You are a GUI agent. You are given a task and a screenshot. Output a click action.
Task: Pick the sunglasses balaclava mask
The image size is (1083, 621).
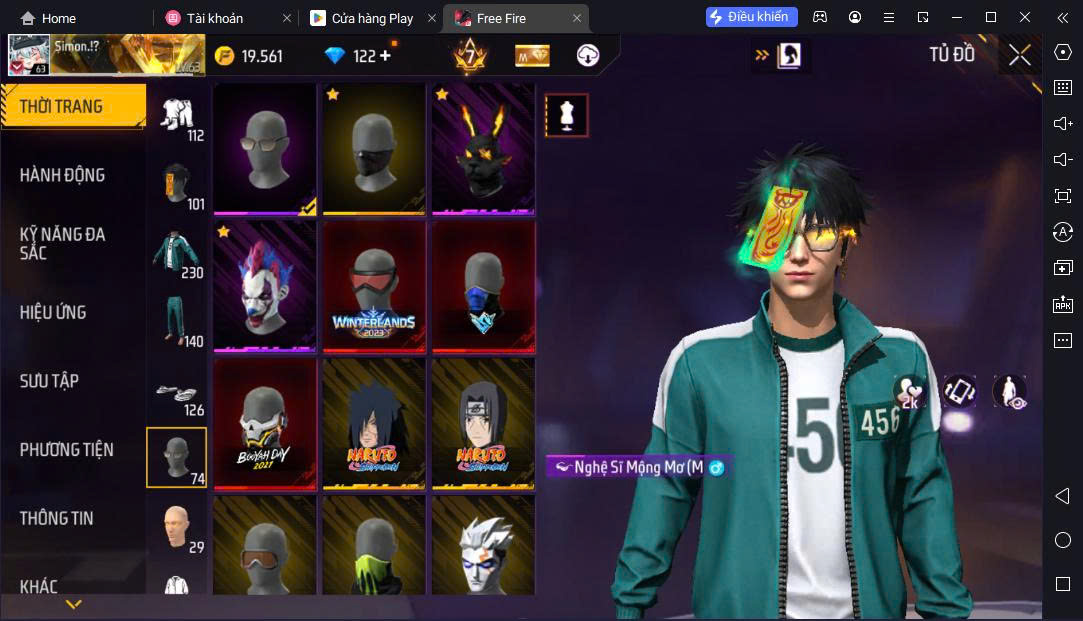click(x=265, y=148)
